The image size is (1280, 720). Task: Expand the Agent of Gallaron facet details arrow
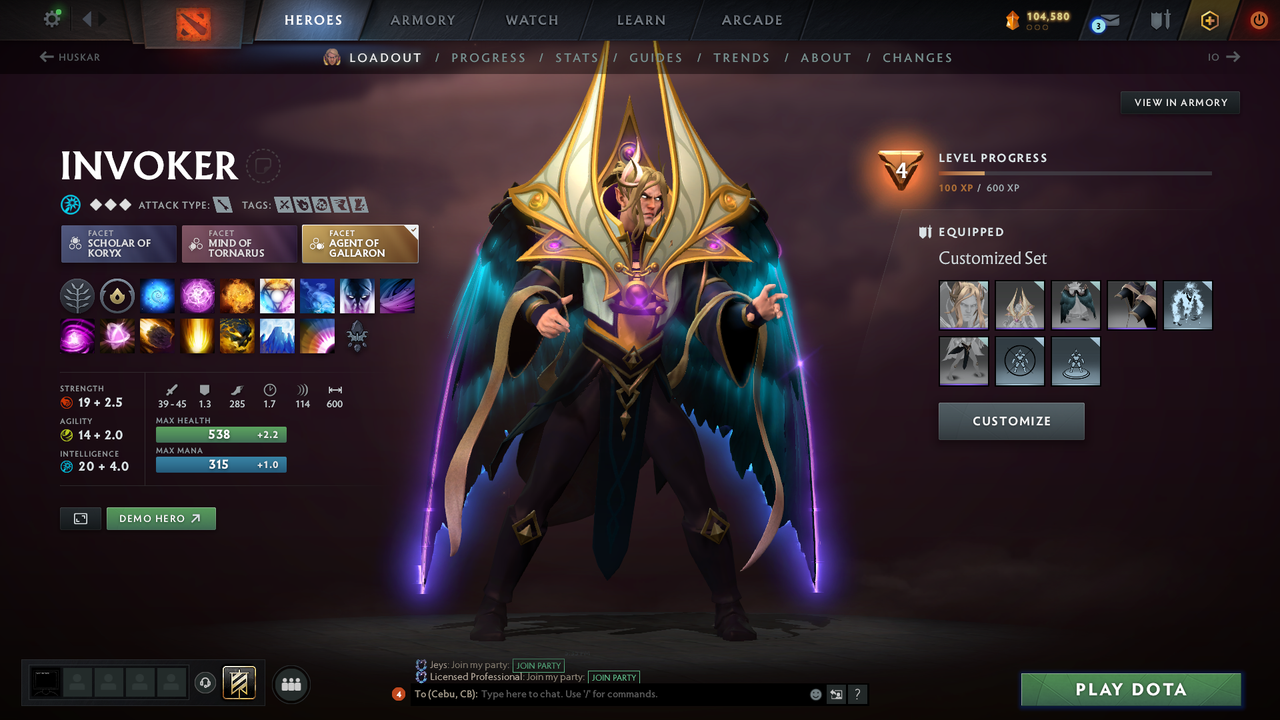tap(411, 228)
